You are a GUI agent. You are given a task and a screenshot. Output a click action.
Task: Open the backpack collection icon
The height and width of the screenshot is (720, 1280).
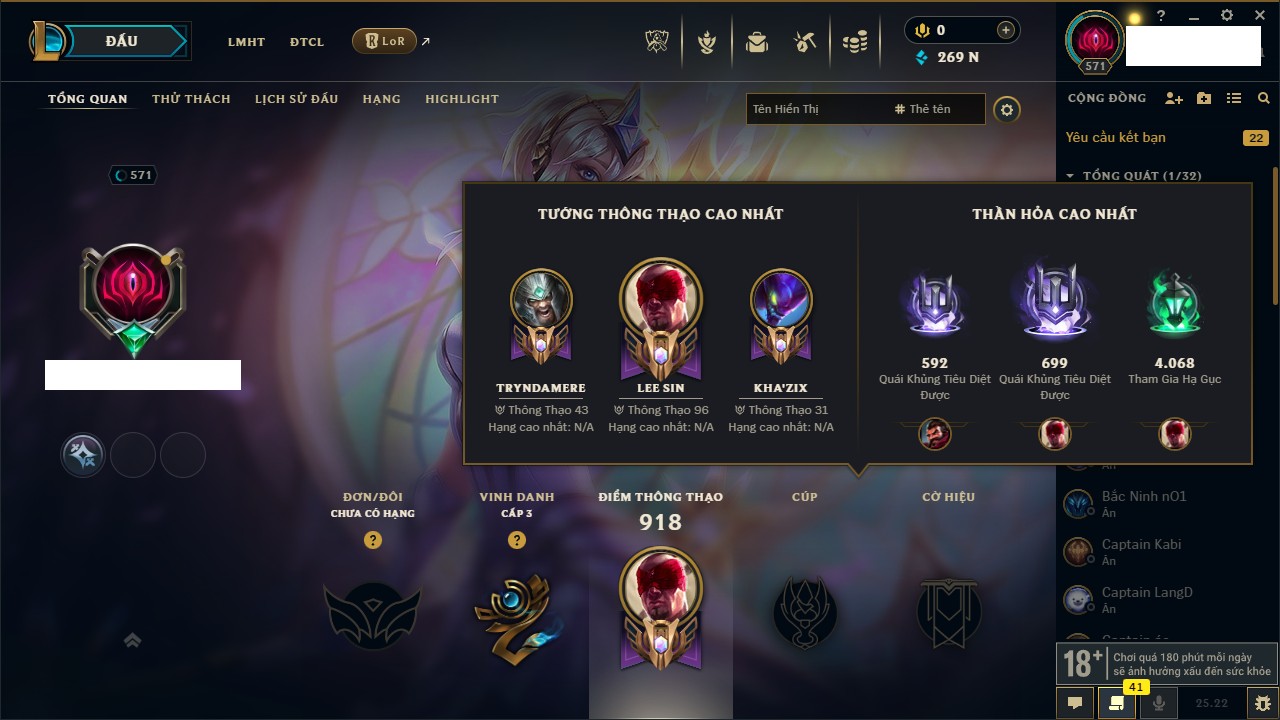point(757,42)
